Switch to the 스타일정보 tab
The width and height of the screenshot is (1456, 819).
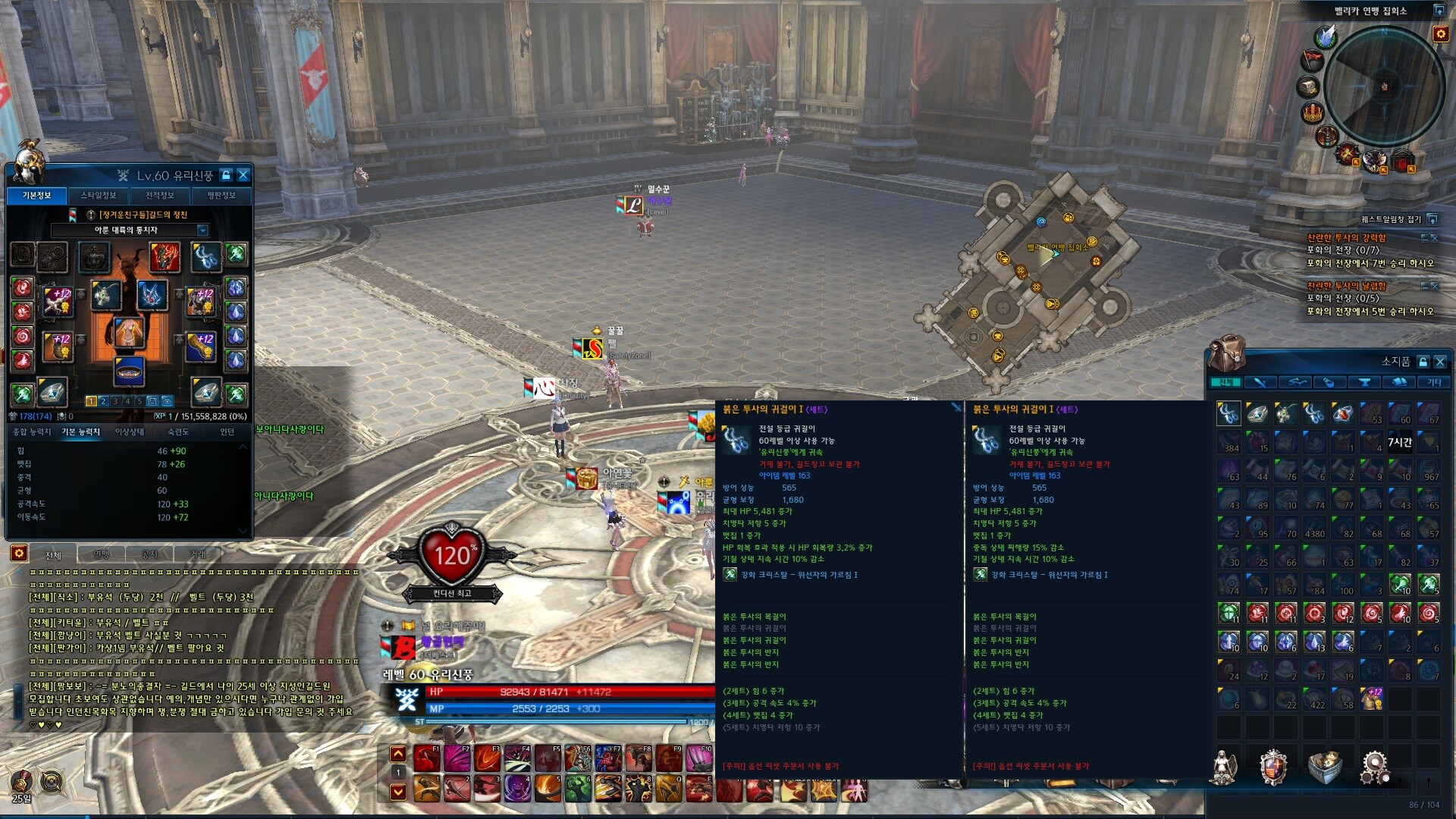[x=99, y=196]
